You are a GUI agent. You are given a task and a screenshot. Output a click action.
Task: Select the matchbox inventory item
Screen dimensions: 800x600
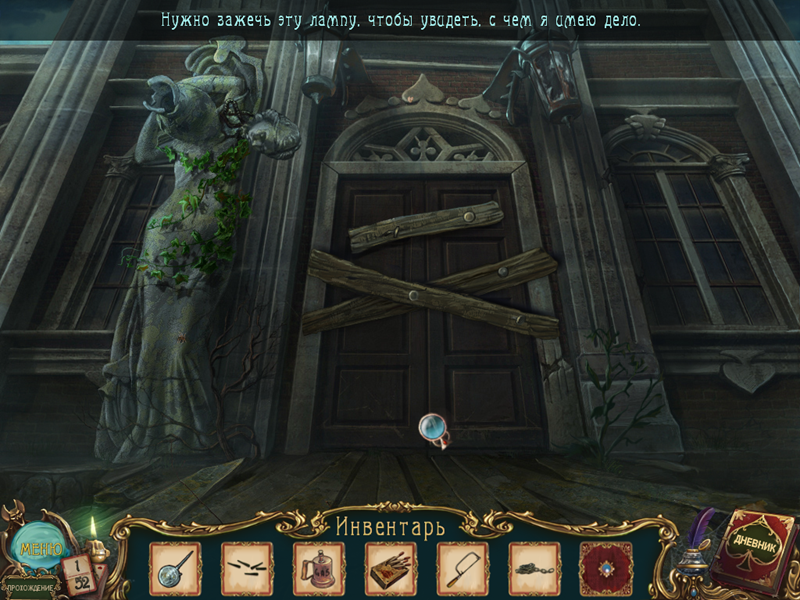coord(391,567)
